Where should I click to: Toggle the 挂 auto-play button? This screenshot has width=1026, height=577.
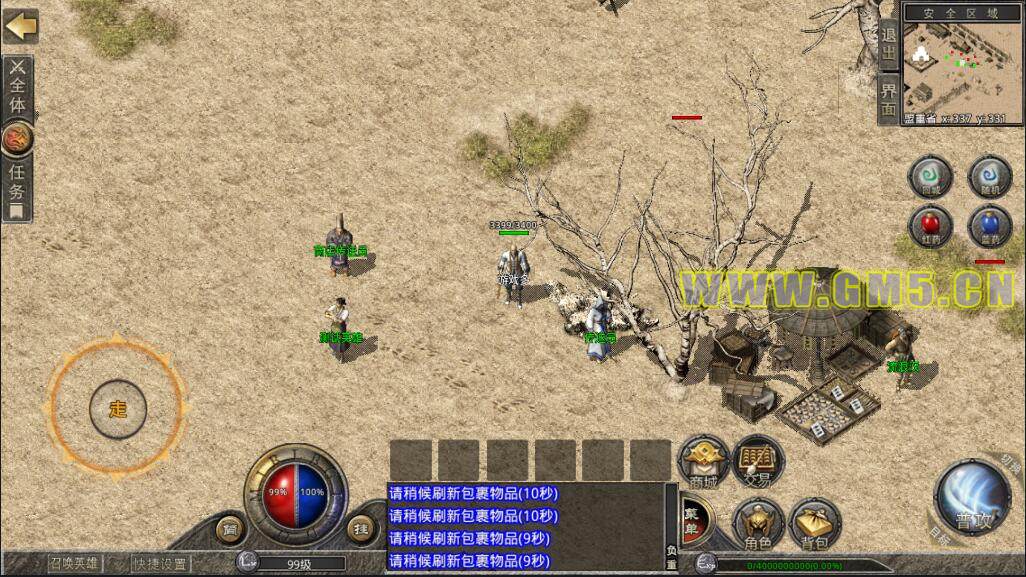(x=361, y=526)
